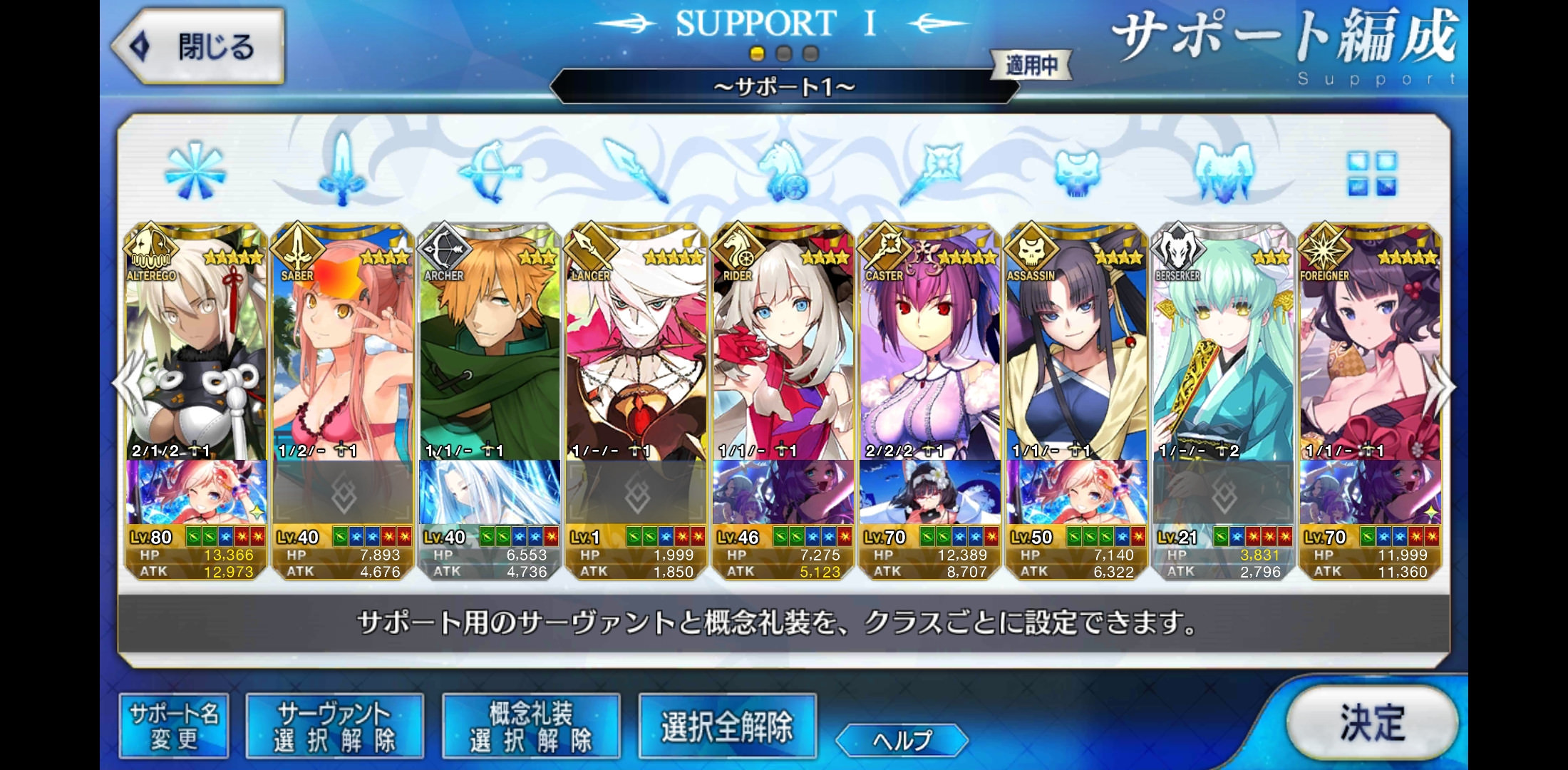The image size is (1568, 770).
Task: Close the support setup screen
Action: (198, 47)
